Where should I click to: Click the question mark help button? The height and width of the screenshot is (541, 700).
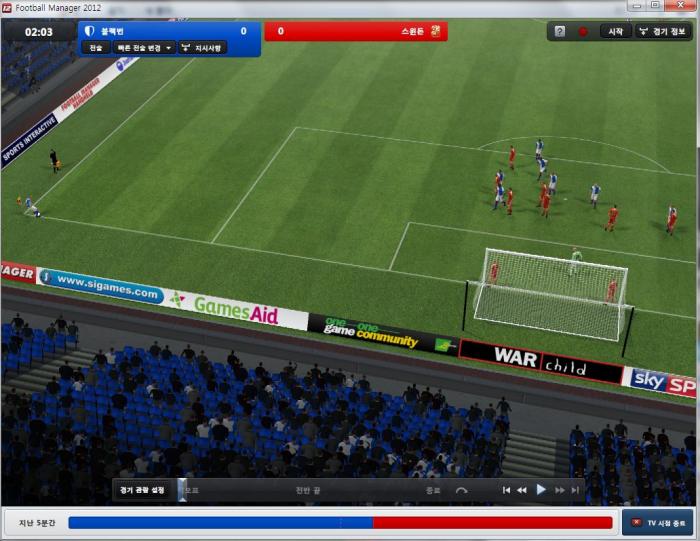[x=561, y=32]
